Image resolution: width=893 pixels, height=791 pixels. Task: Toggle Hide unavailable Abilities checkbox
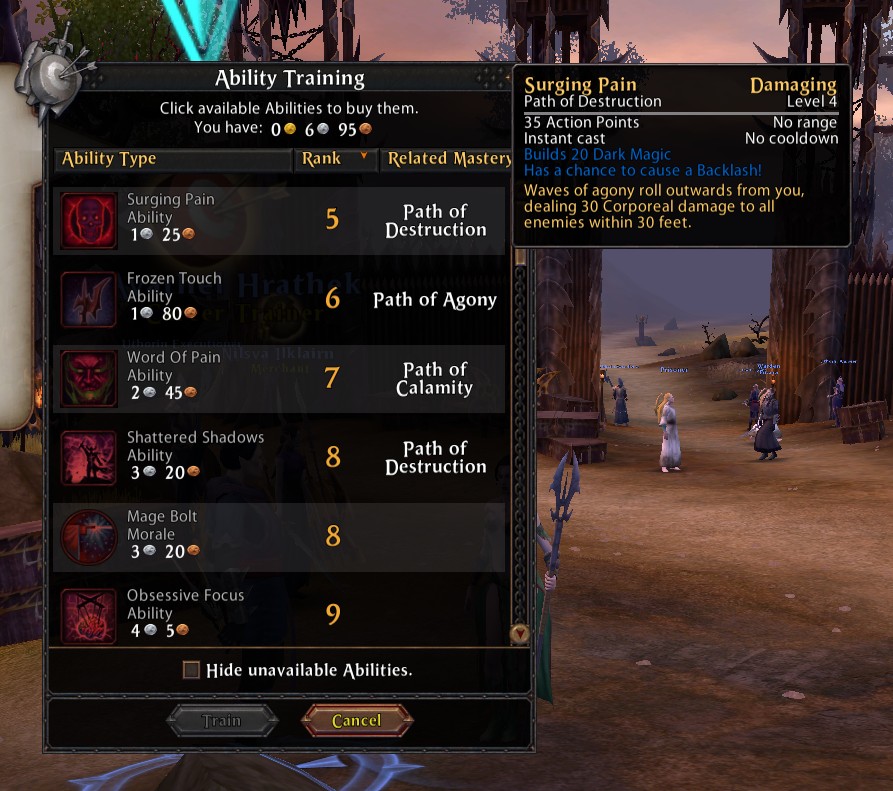192,670
